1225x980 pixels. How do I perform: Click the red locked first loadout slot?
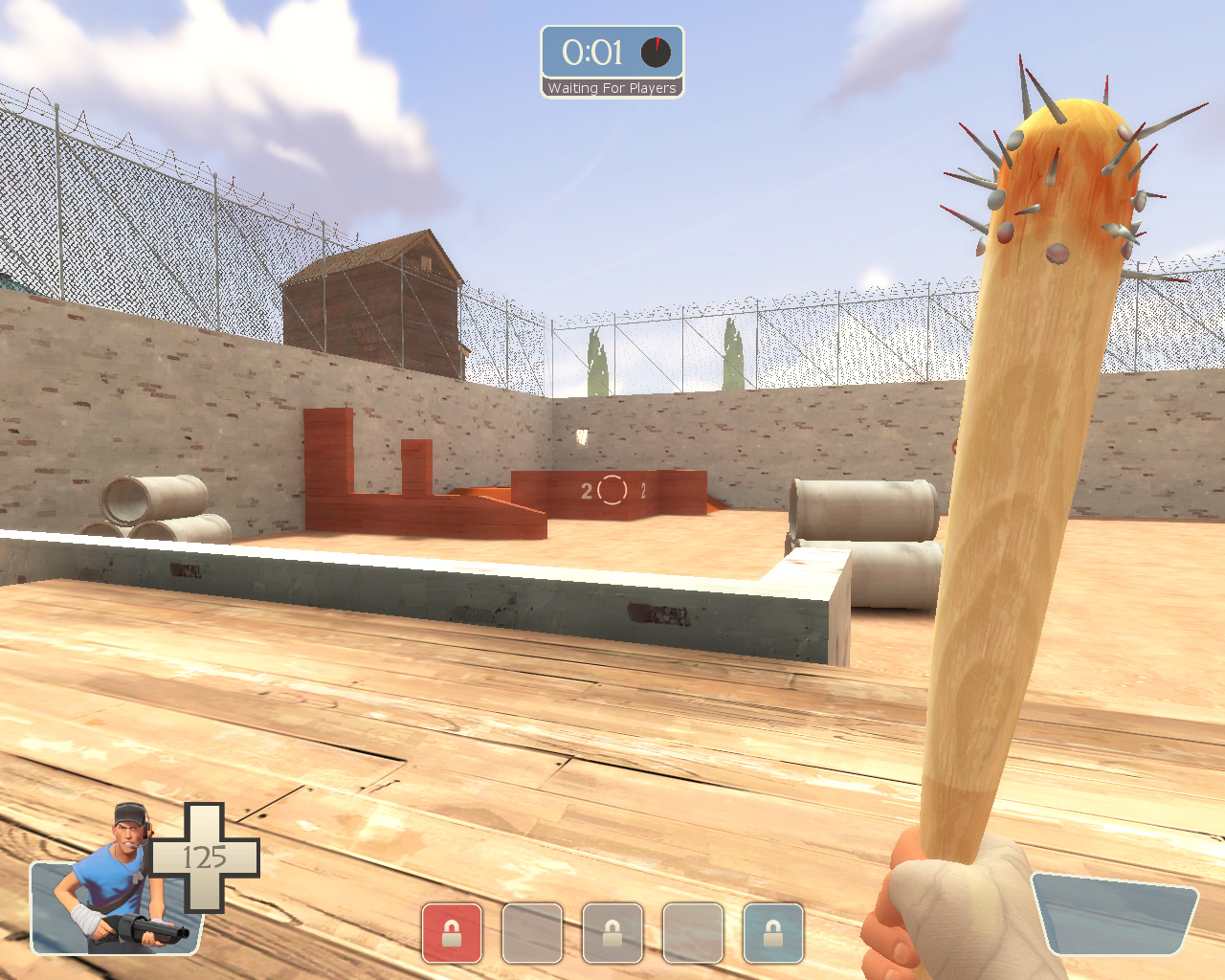(451, 933)
